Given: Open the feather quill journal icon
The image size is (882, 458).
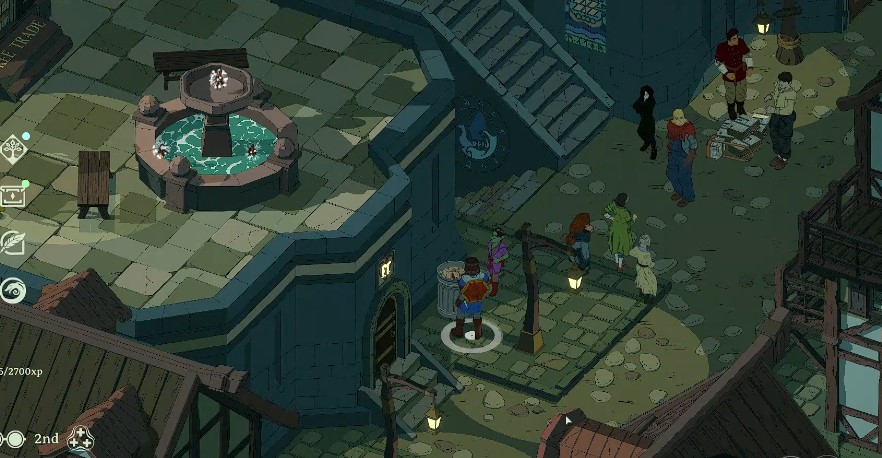Looking at the screenshot, I should (x=13, y=243).
